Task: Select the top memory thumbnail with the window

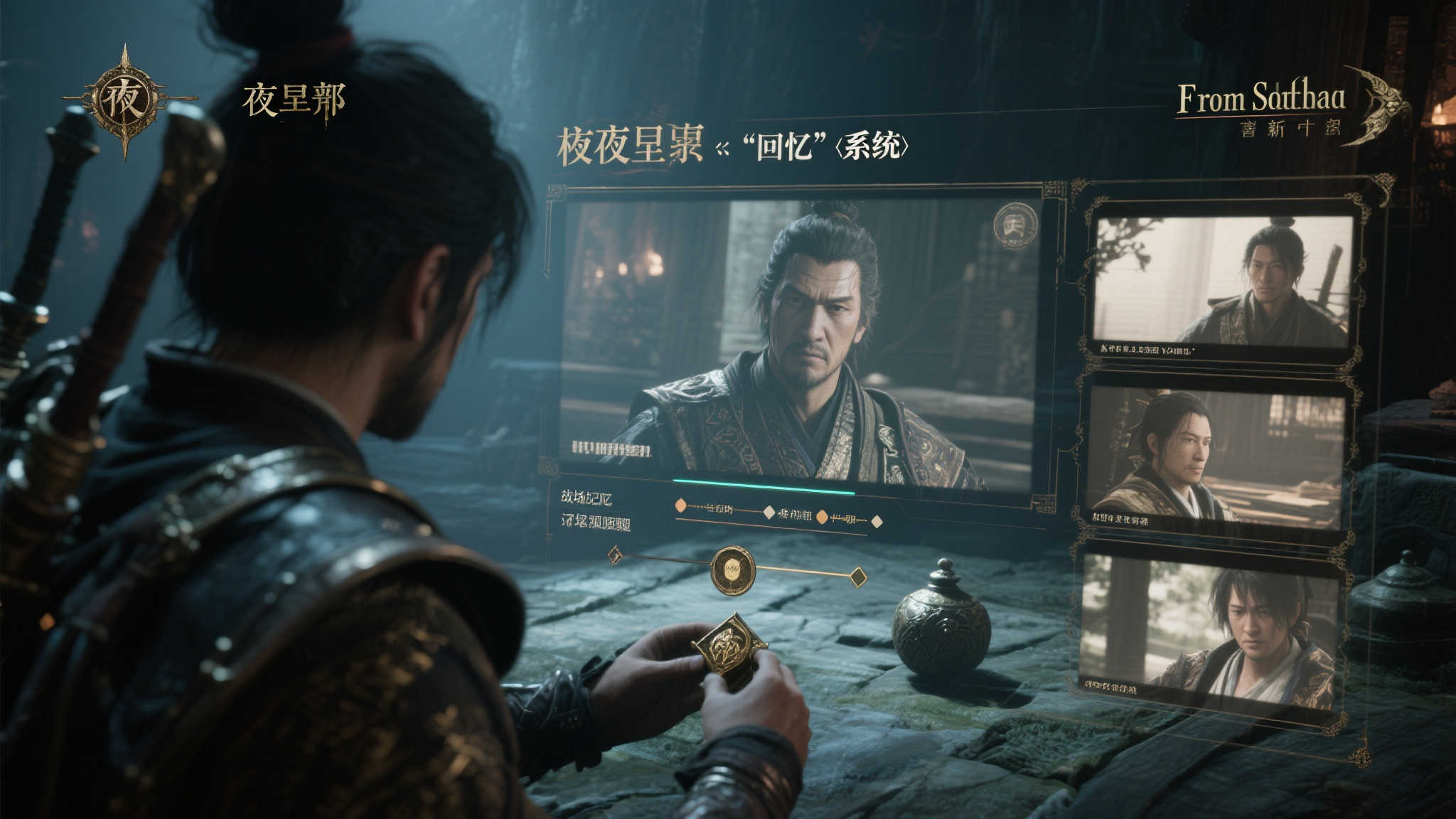Action: (1221, 282)
